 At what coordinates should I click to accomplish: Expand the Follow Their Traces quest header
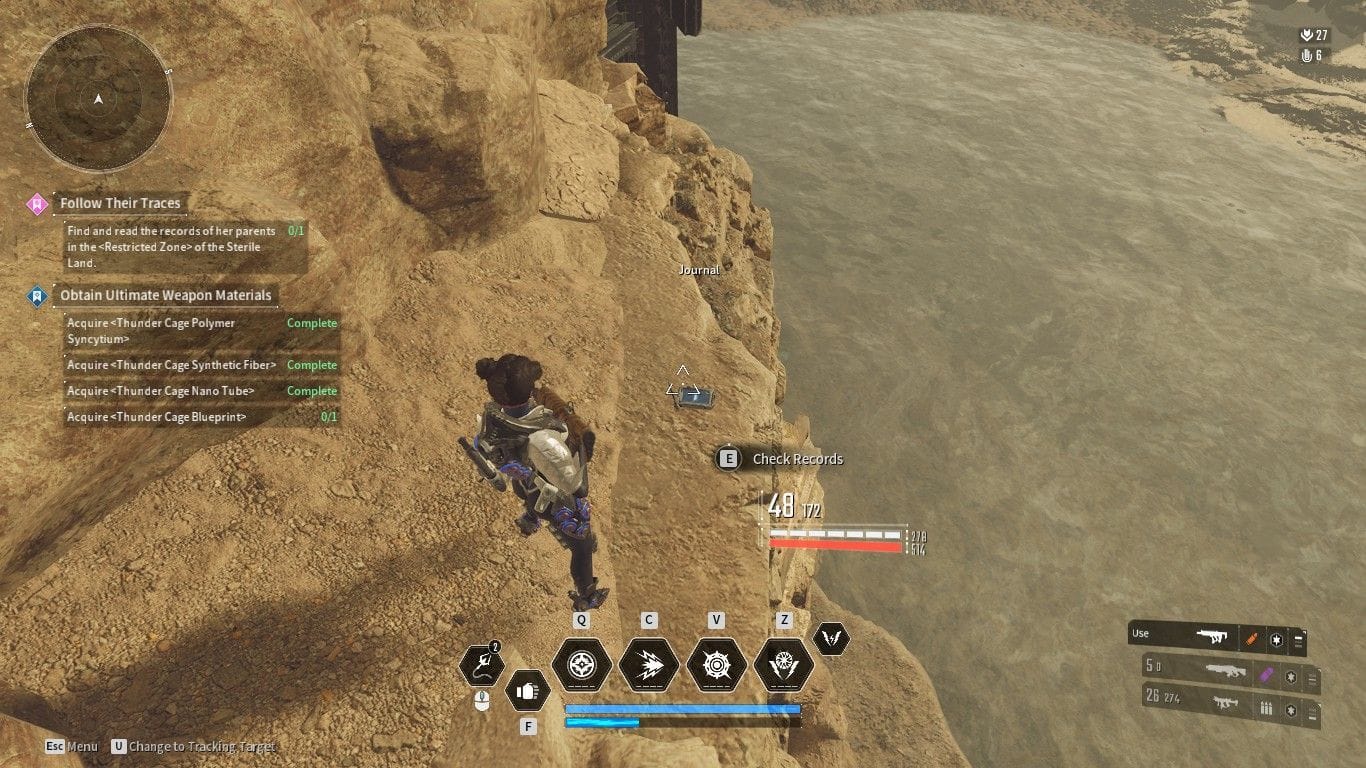click(121, 203)
